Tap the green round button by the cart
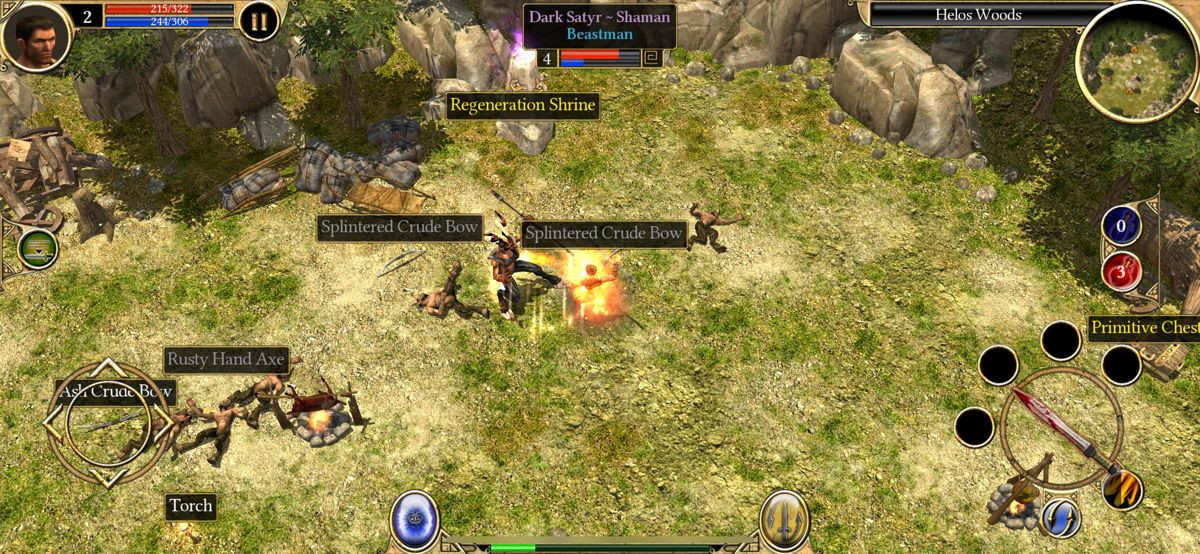 [37, 248]
